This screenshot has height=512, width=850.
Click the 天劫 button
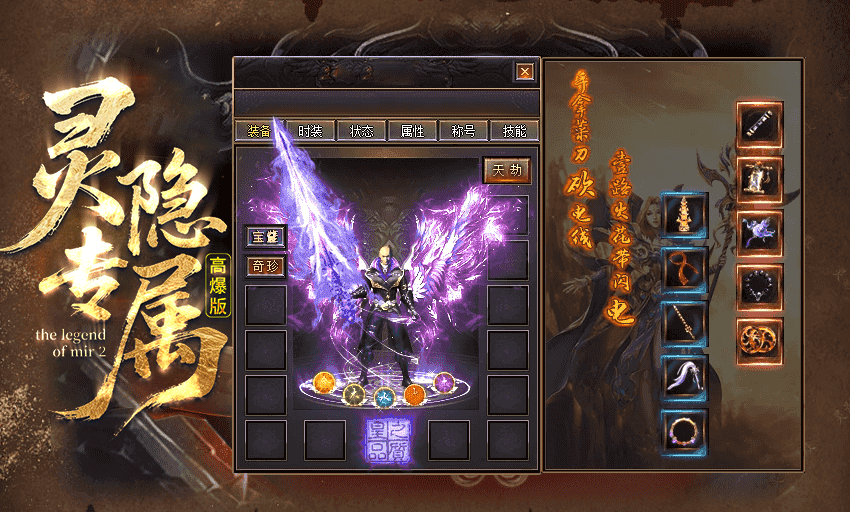[x=507, y=170]
